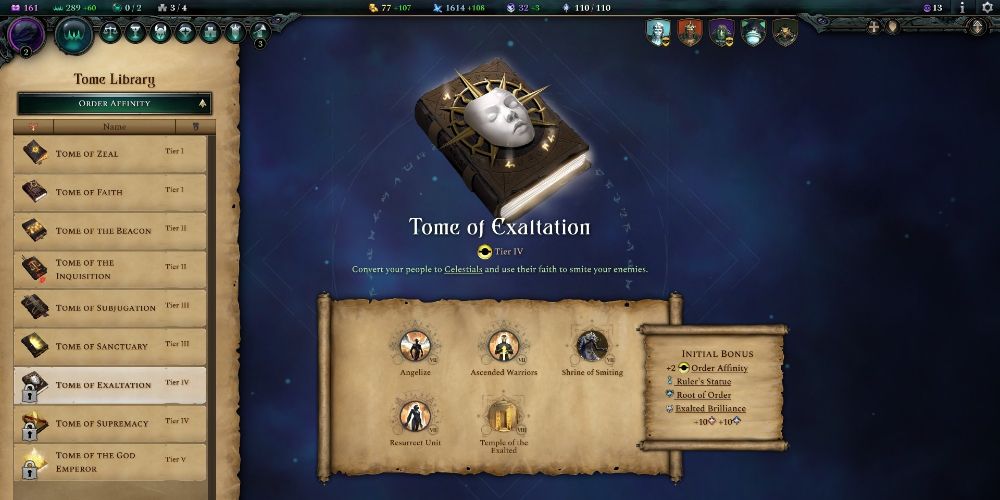This screenshot has width=1000, height=500.
Task: Open Tome of the God Emperor
Action: click(x=110, y=461)
